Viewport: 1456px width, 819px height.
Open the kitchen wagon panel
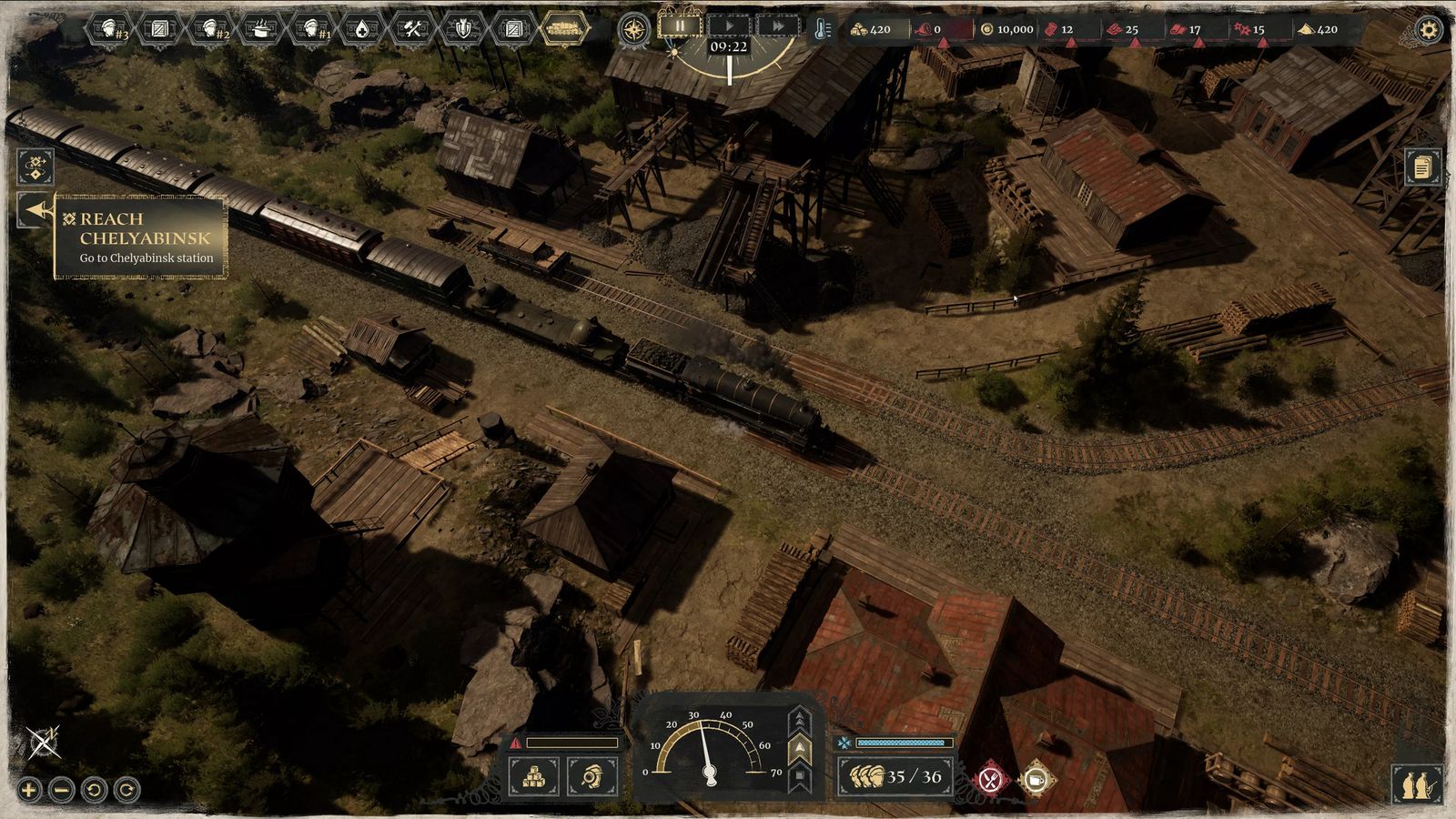[261, 30]
